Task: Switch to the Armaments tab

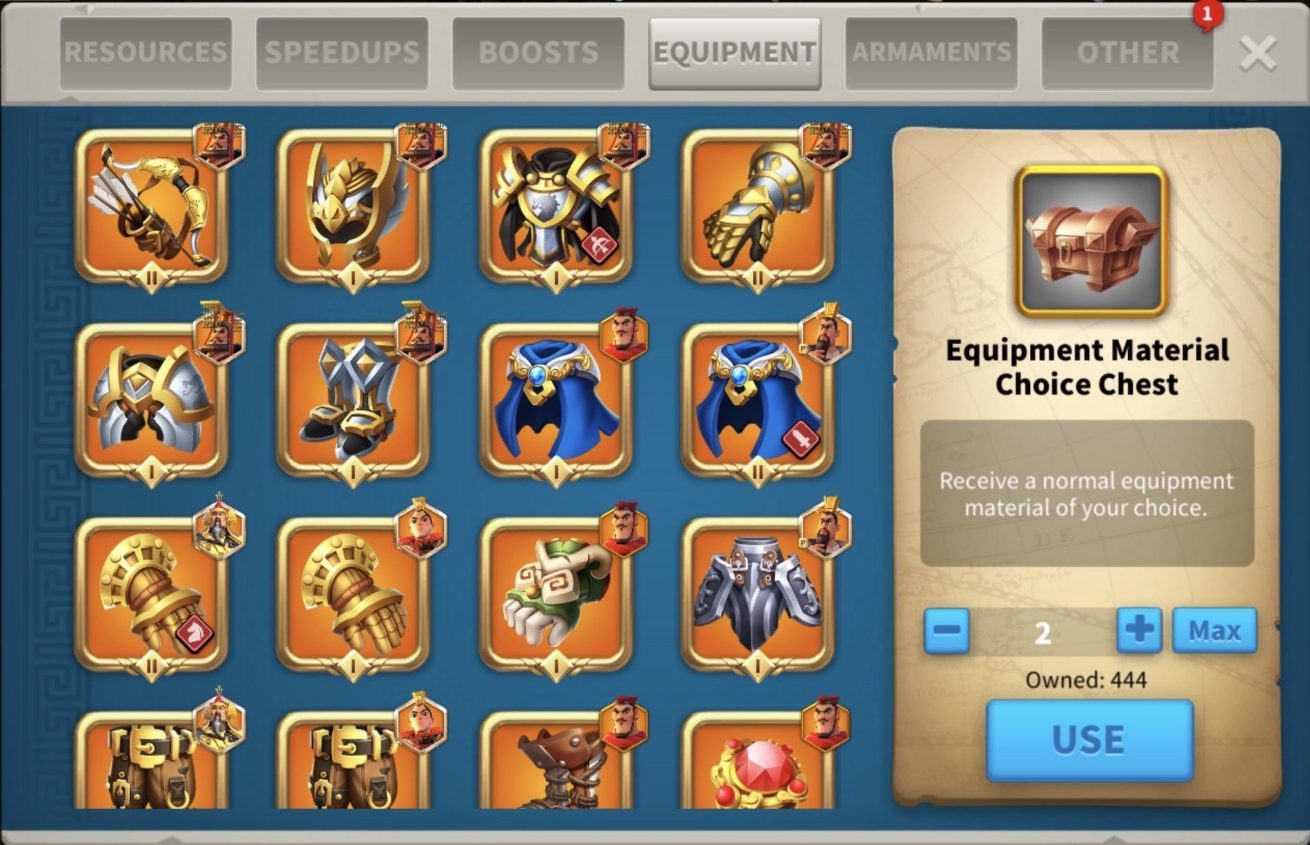Action: tap(931, 53)
